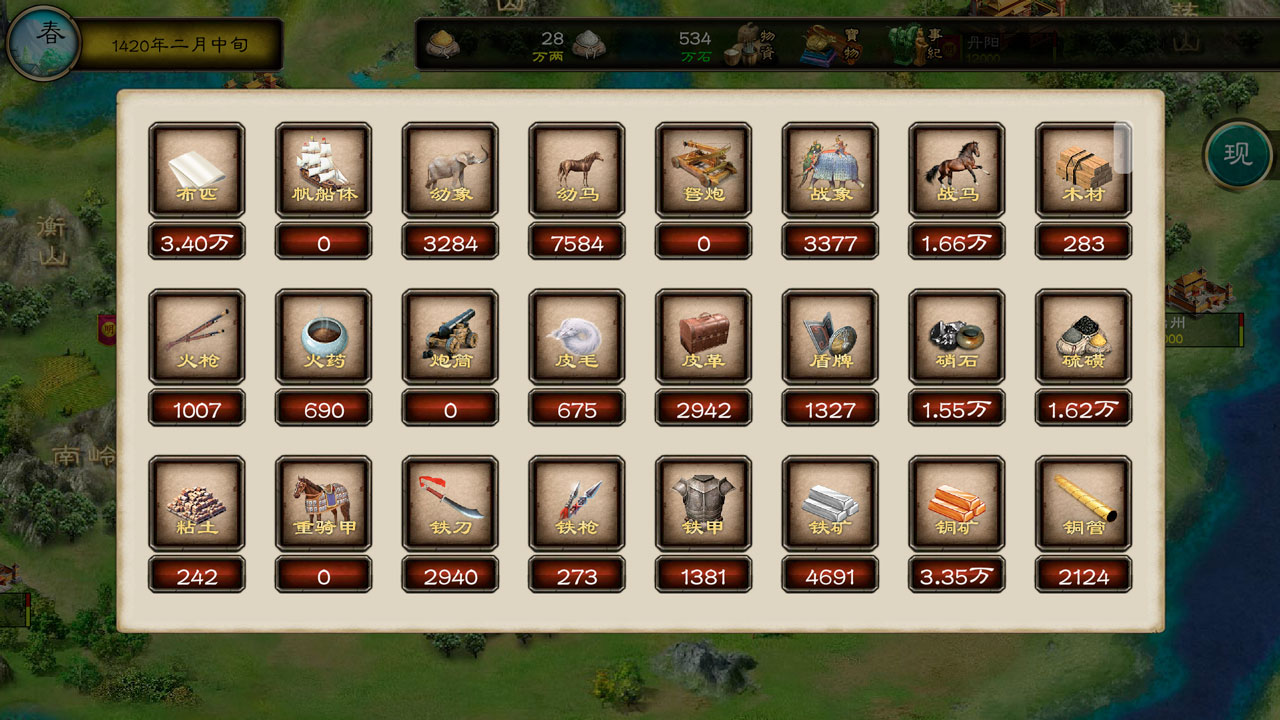
Task: Select the young horse (幼马) slot
Action: pyautogui.click(x=577, y=169)
